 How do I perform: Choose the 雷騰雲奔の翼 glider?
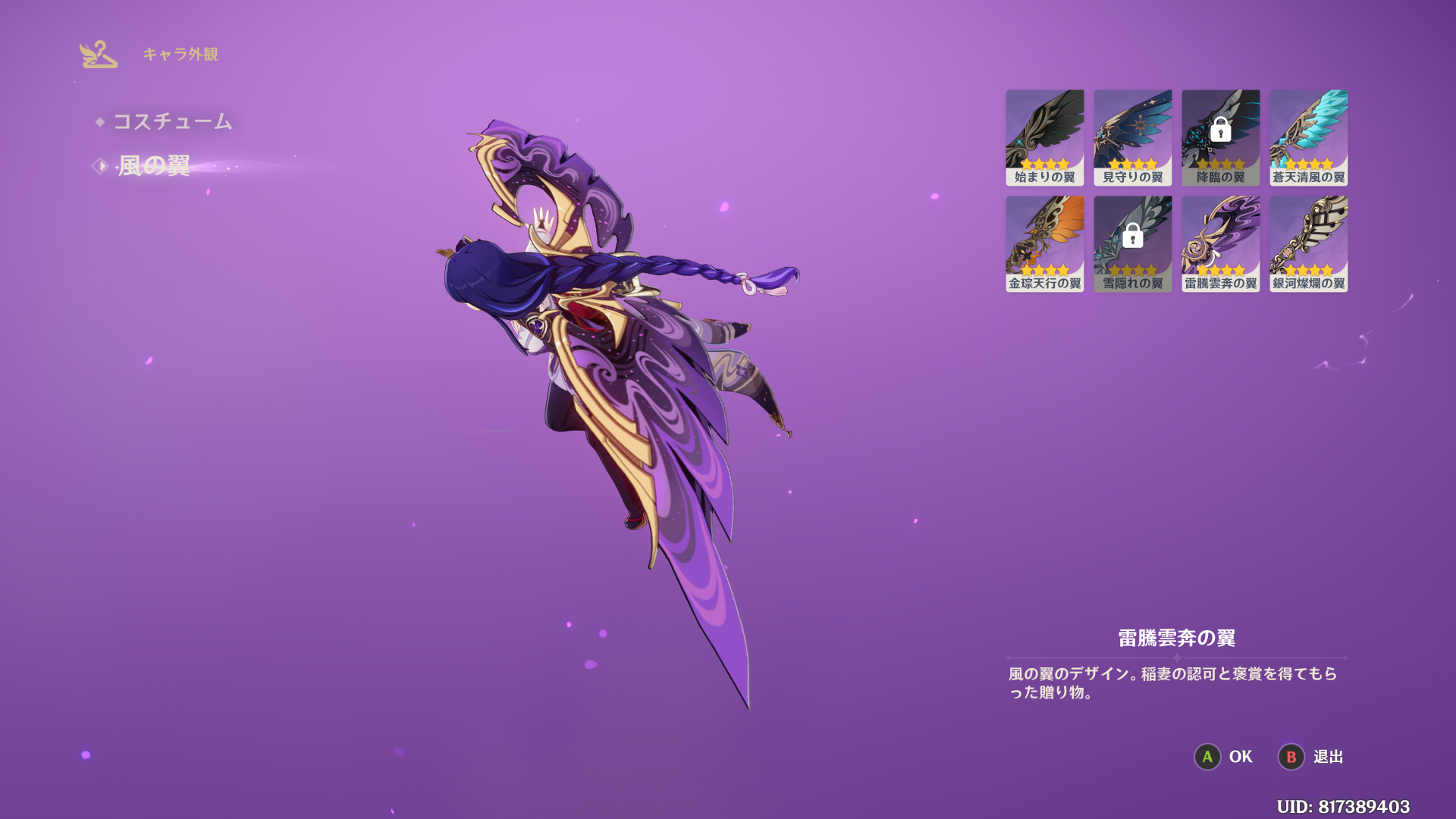coord(1220,243)
